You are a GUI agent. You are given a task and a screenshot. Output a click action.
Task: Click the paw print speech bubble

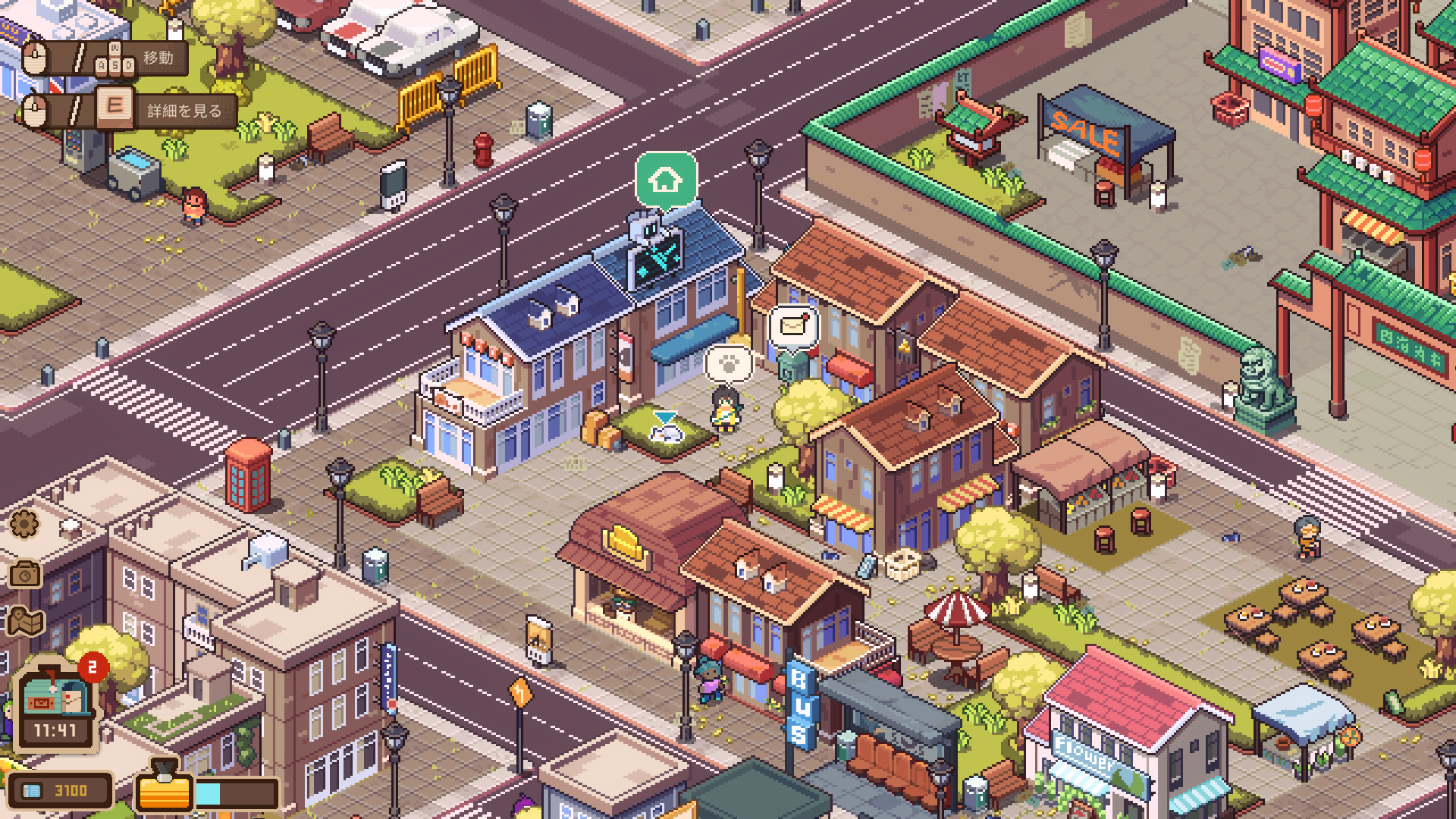pos(729,364)
